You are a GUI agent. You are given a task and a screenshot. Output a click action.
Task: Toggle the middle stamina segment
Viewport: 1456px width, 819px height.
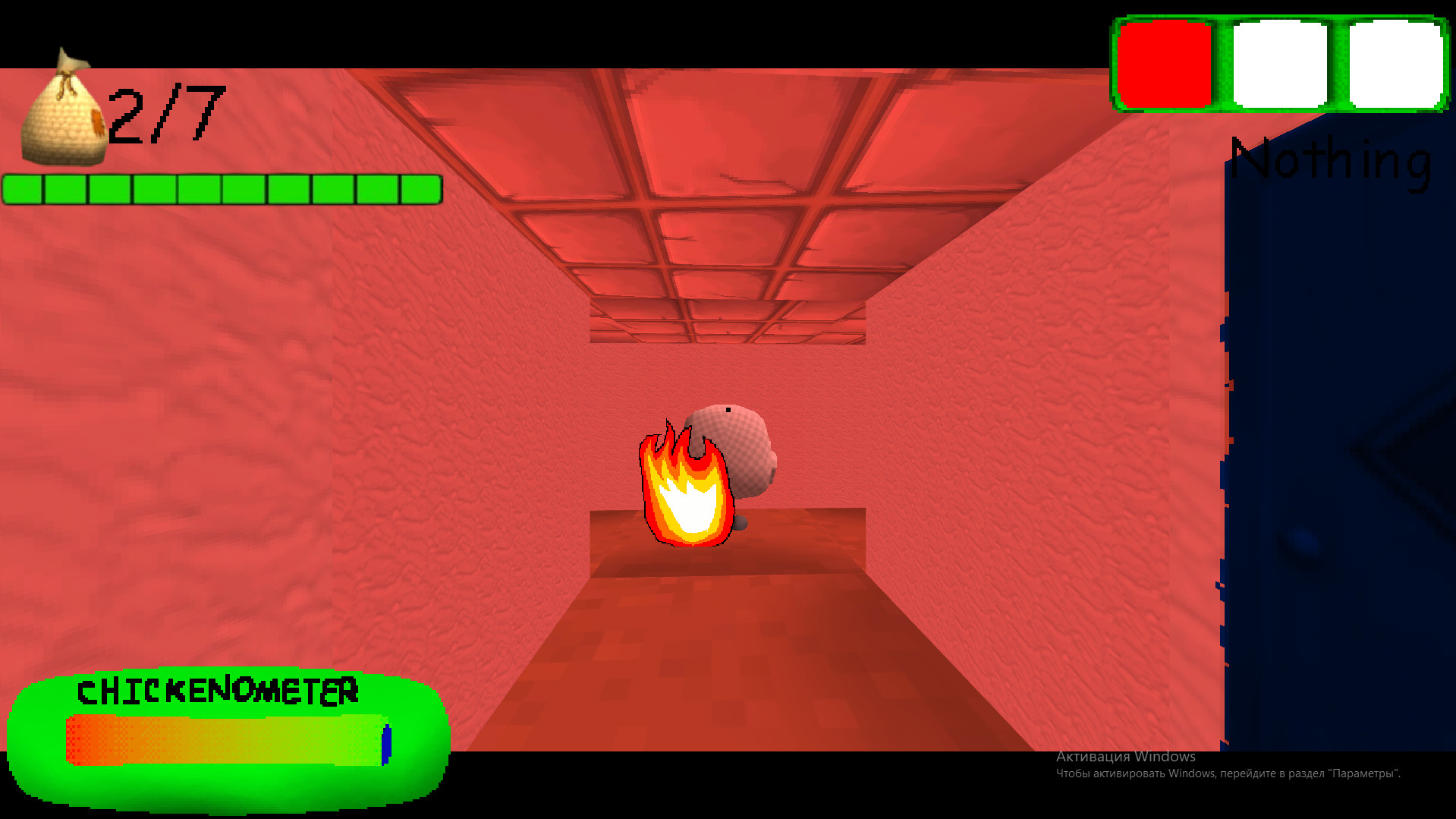coord(224,188)
